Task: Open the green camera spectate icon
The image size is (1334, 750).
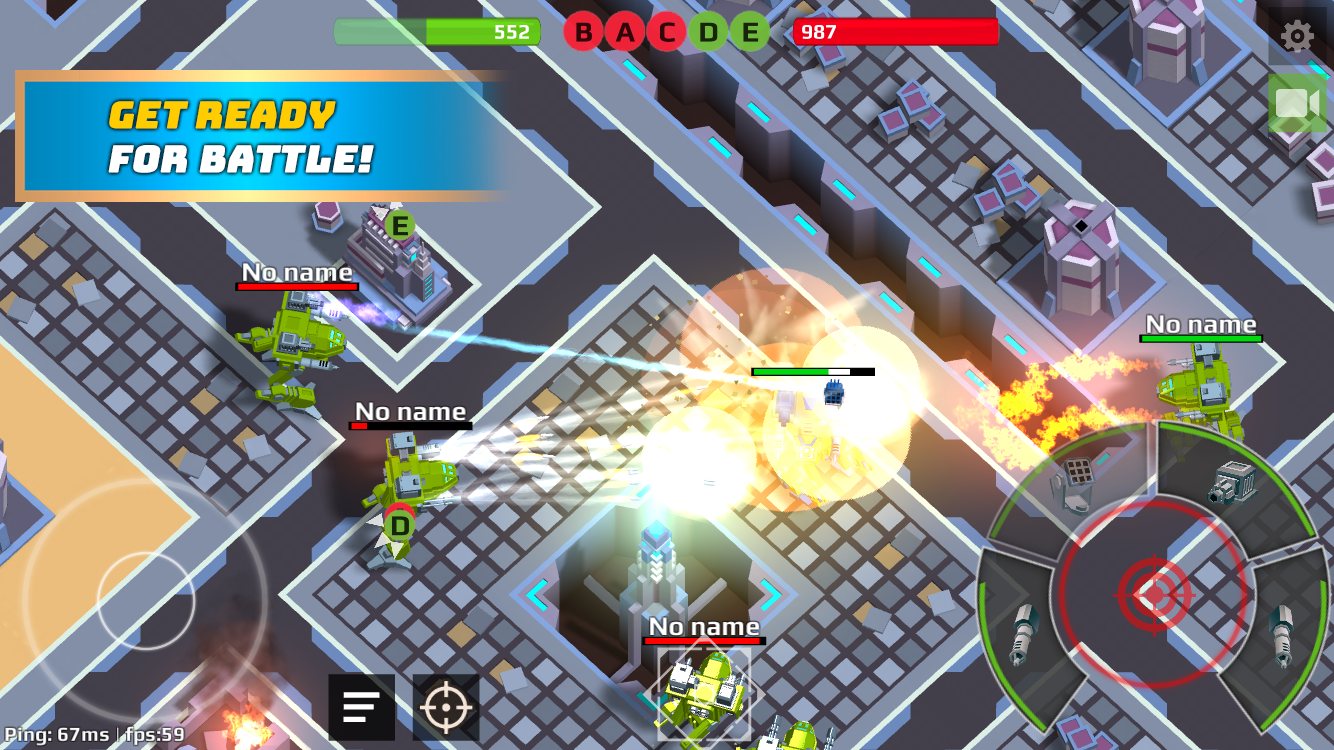Action: [x=1295, y=103]
